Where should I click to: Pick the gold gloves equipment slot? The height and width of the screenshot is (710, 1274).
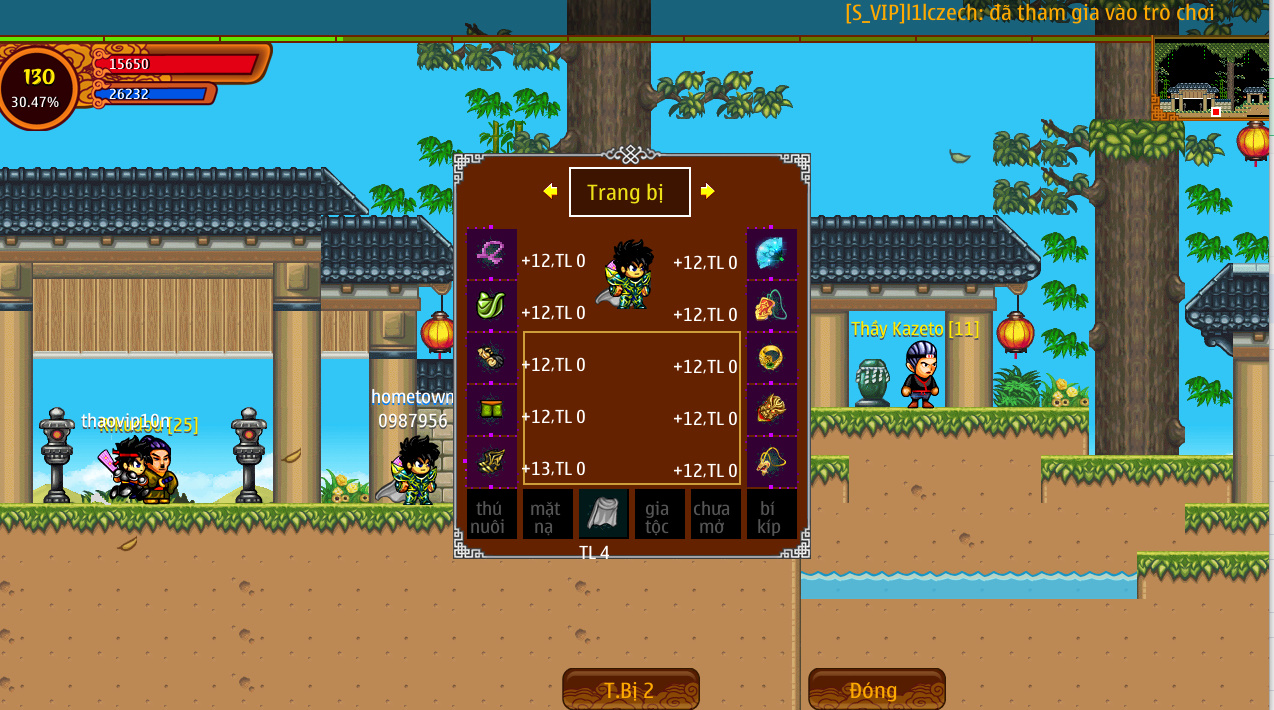click(492, 358)
